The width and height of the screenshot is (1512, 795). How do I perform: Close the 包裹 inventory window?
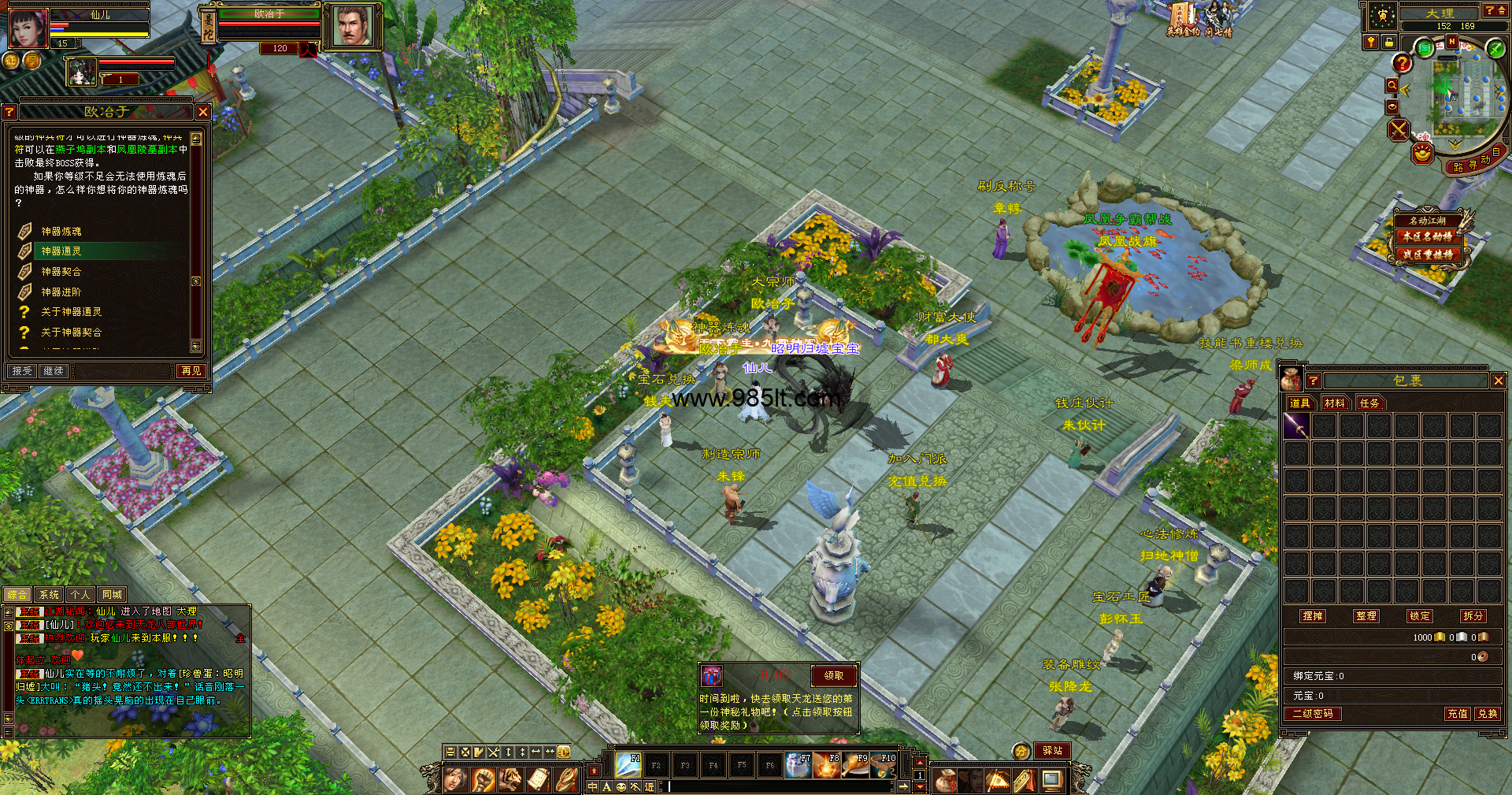(1498, 381)
